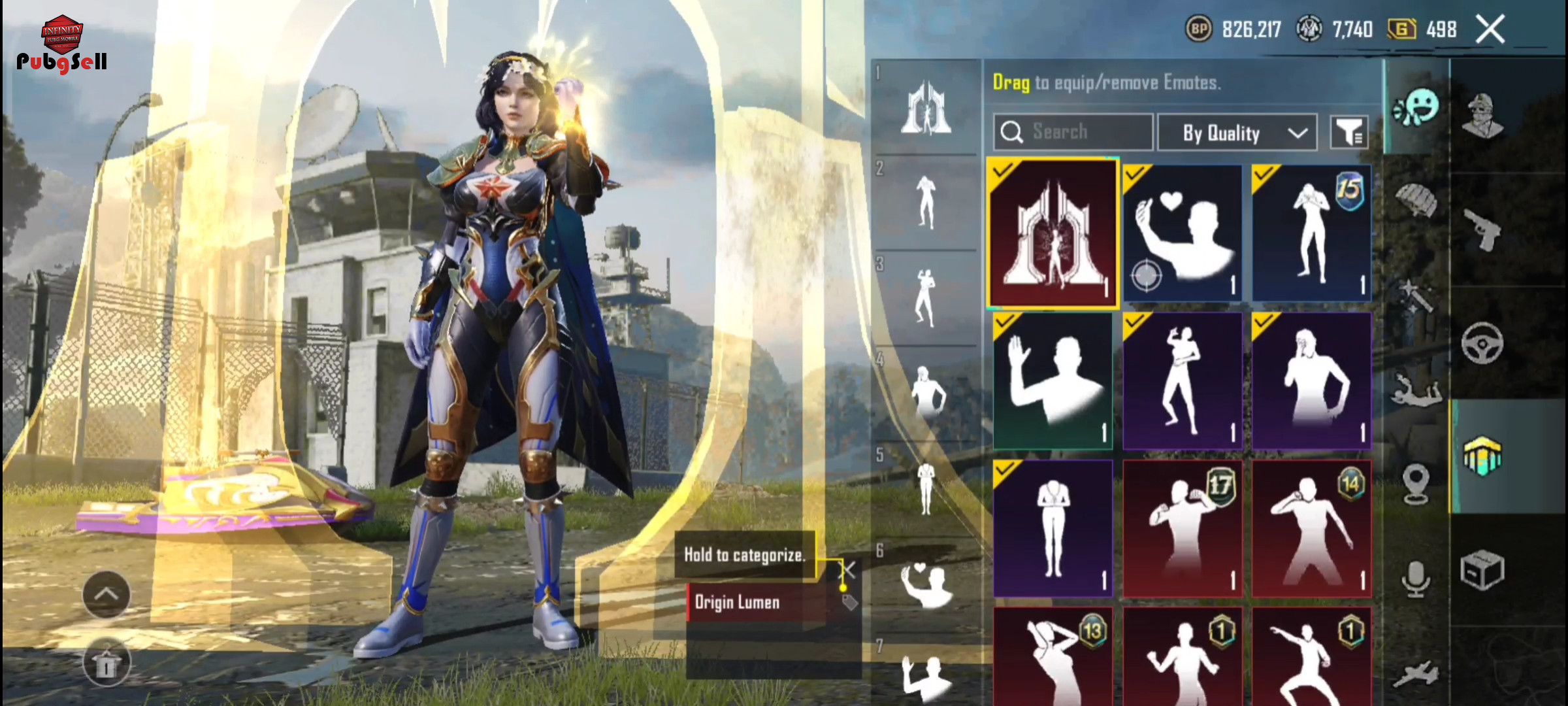Switch to the steering wheel vehicle tab
The image size is (1568, 706).
1482,343
